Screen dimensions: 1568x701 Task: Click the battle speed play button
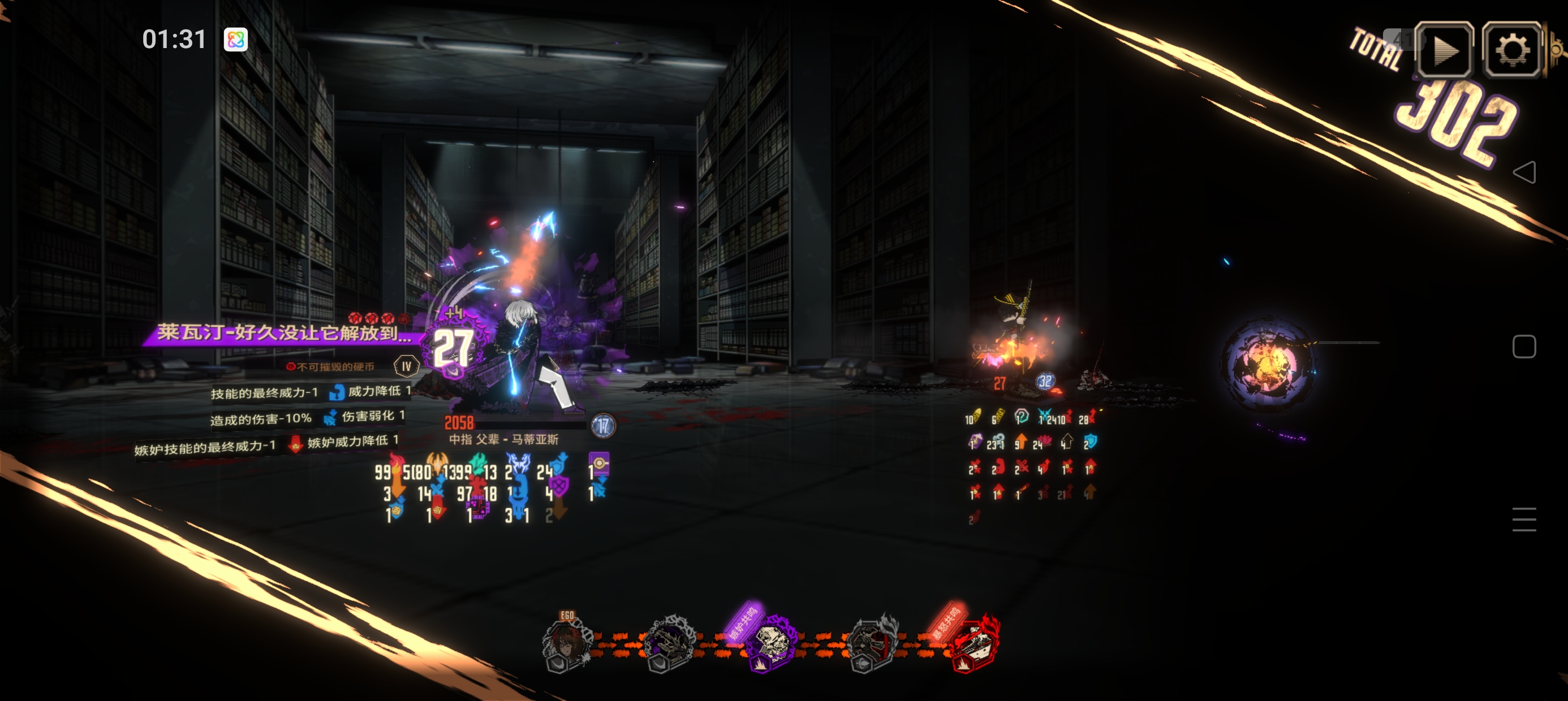[x=1444, y=50]
